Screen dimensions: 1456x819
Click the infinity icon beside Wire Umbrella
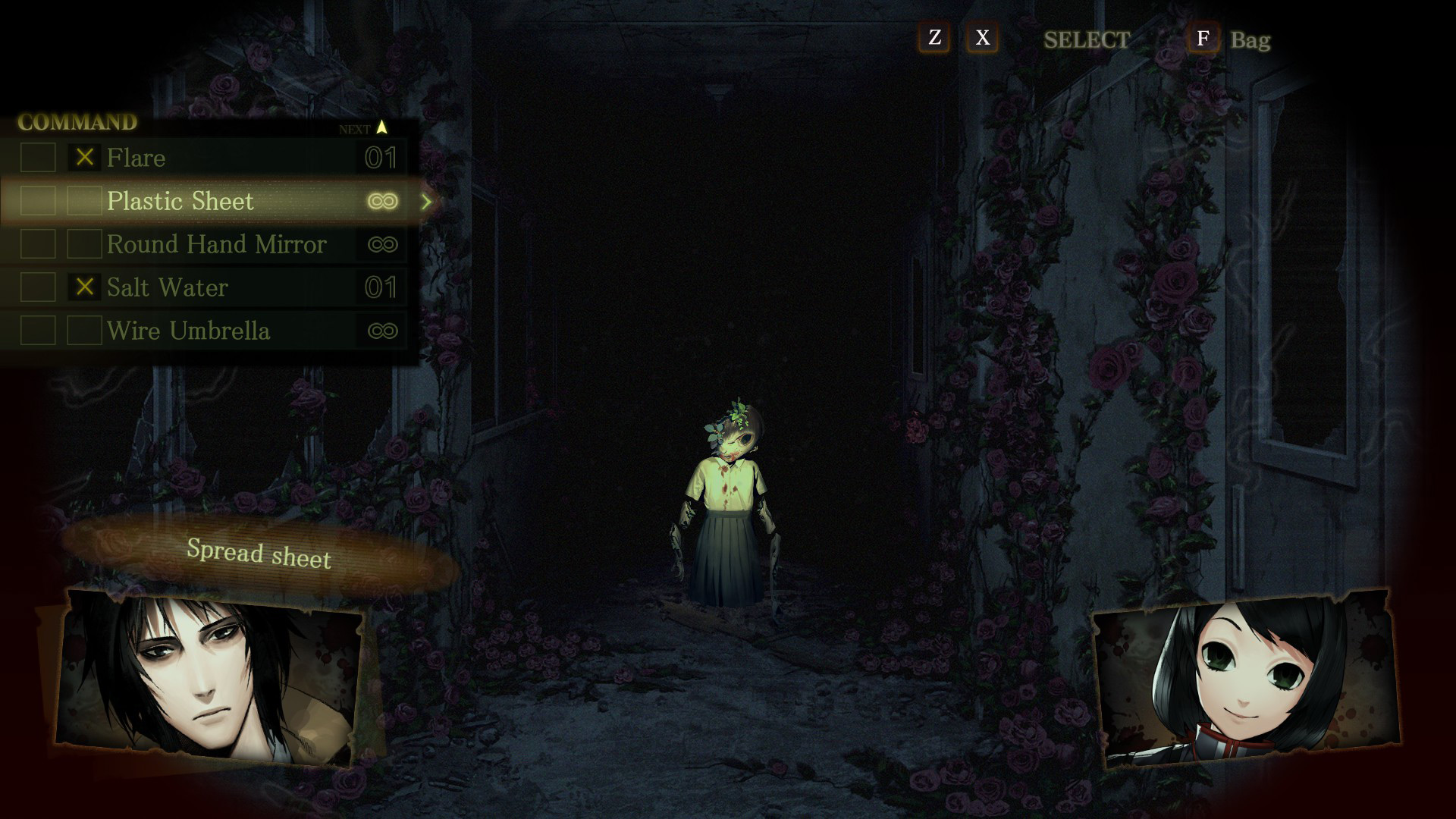(x=383, y=331)
